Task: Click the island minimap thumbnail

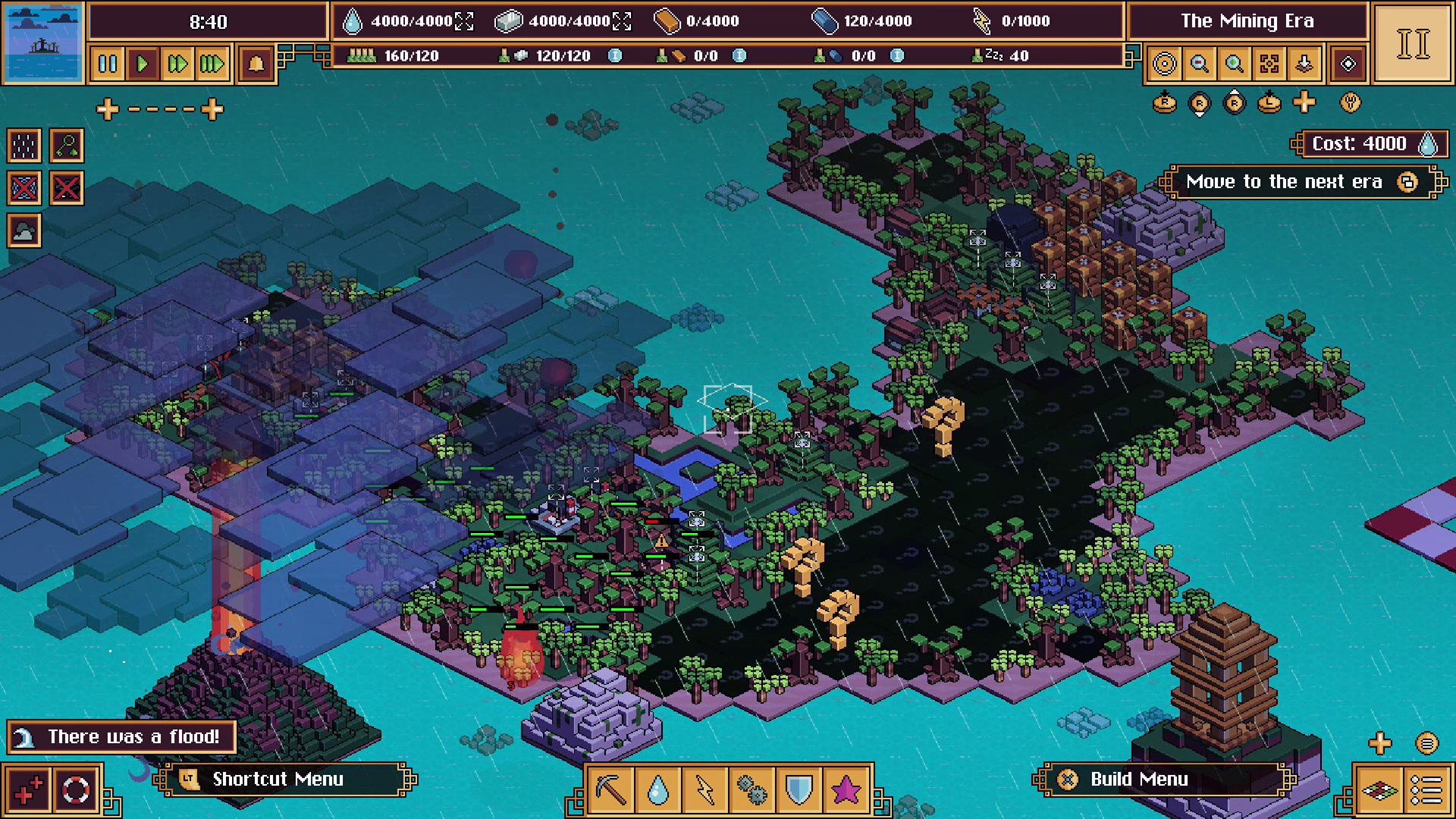Action: tap(43, 42)
